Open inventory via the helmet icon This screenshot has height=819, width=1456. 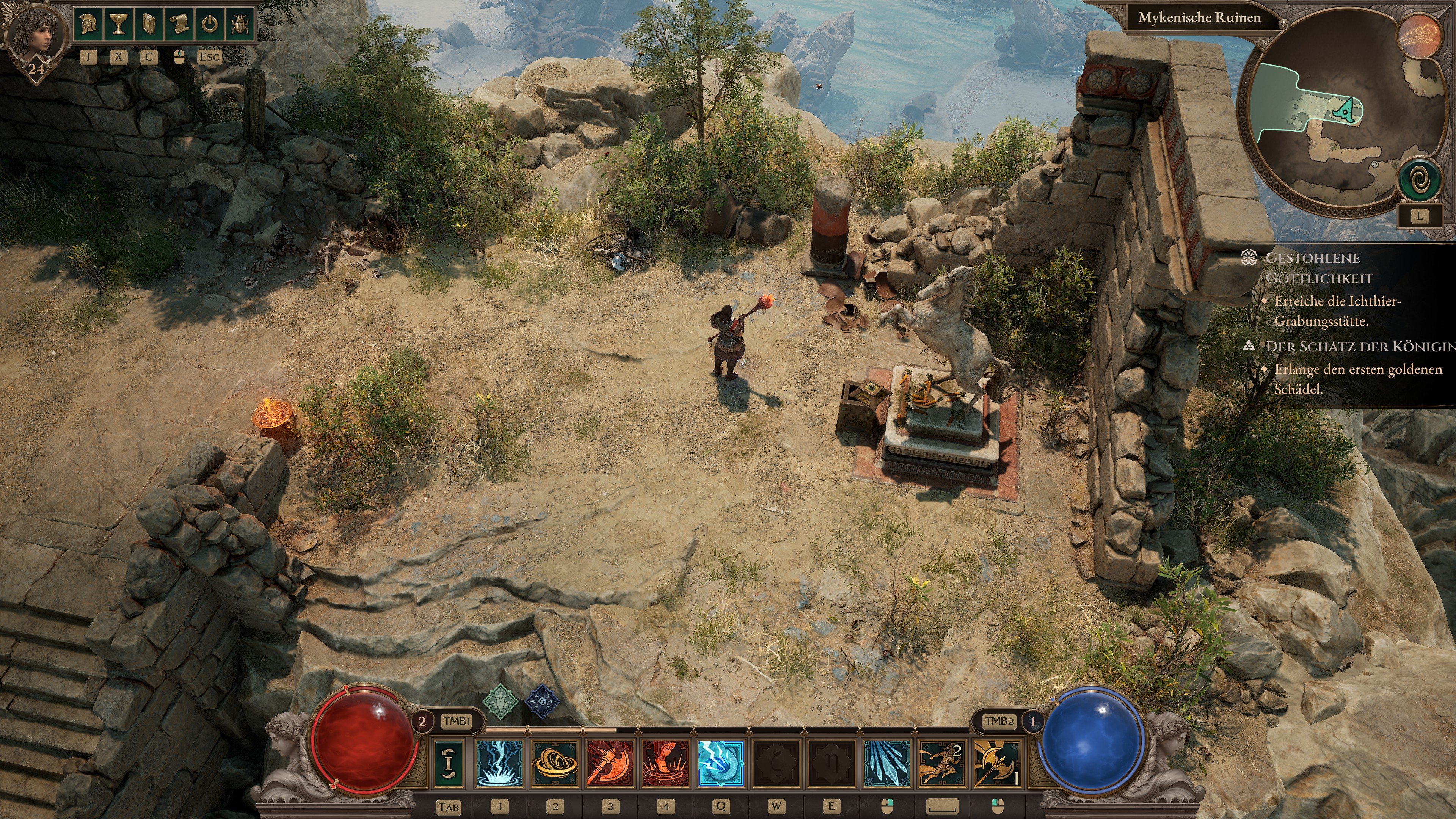click(88, 24)
